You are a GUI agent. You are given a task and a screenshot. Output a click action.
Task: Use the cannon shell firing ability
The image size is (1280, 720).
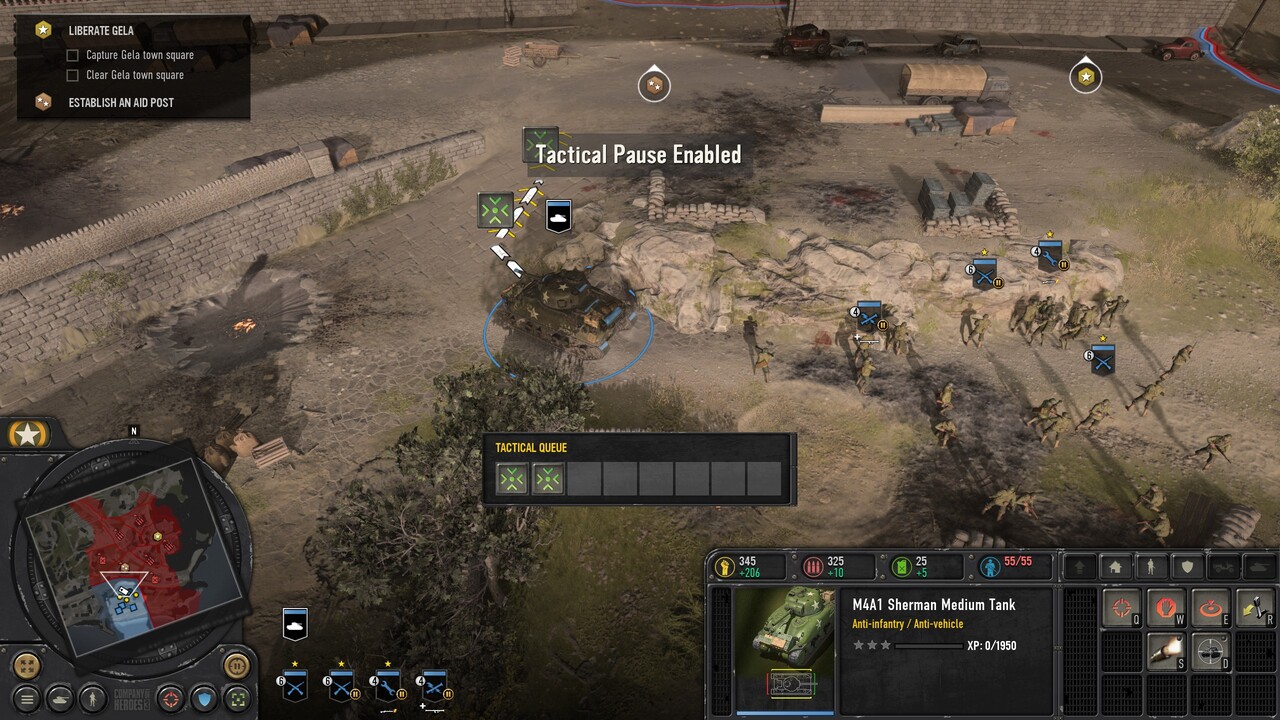[x=1166, y=651]
